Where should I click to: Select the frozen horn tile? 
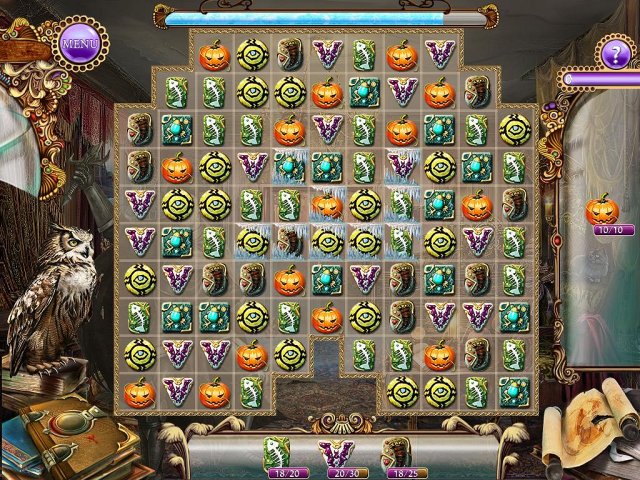pos(290,241)
